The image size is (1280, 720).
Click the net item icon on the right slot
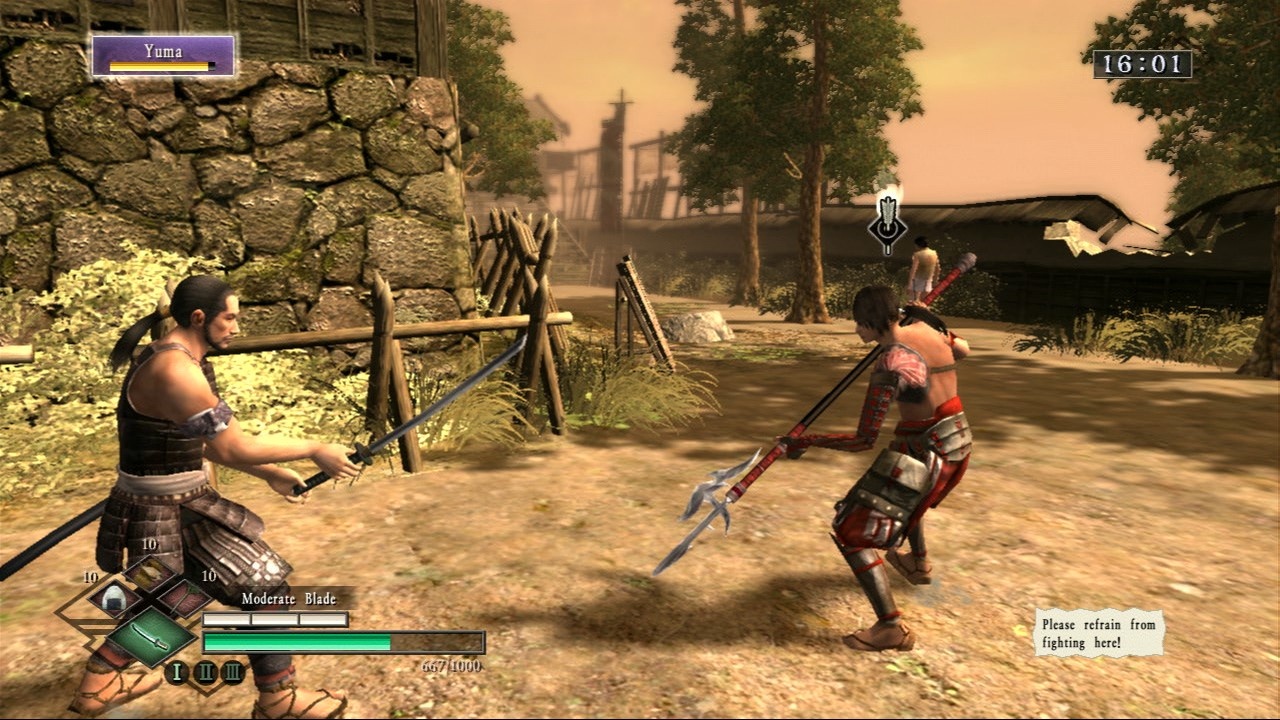click(x=182, y=600)
